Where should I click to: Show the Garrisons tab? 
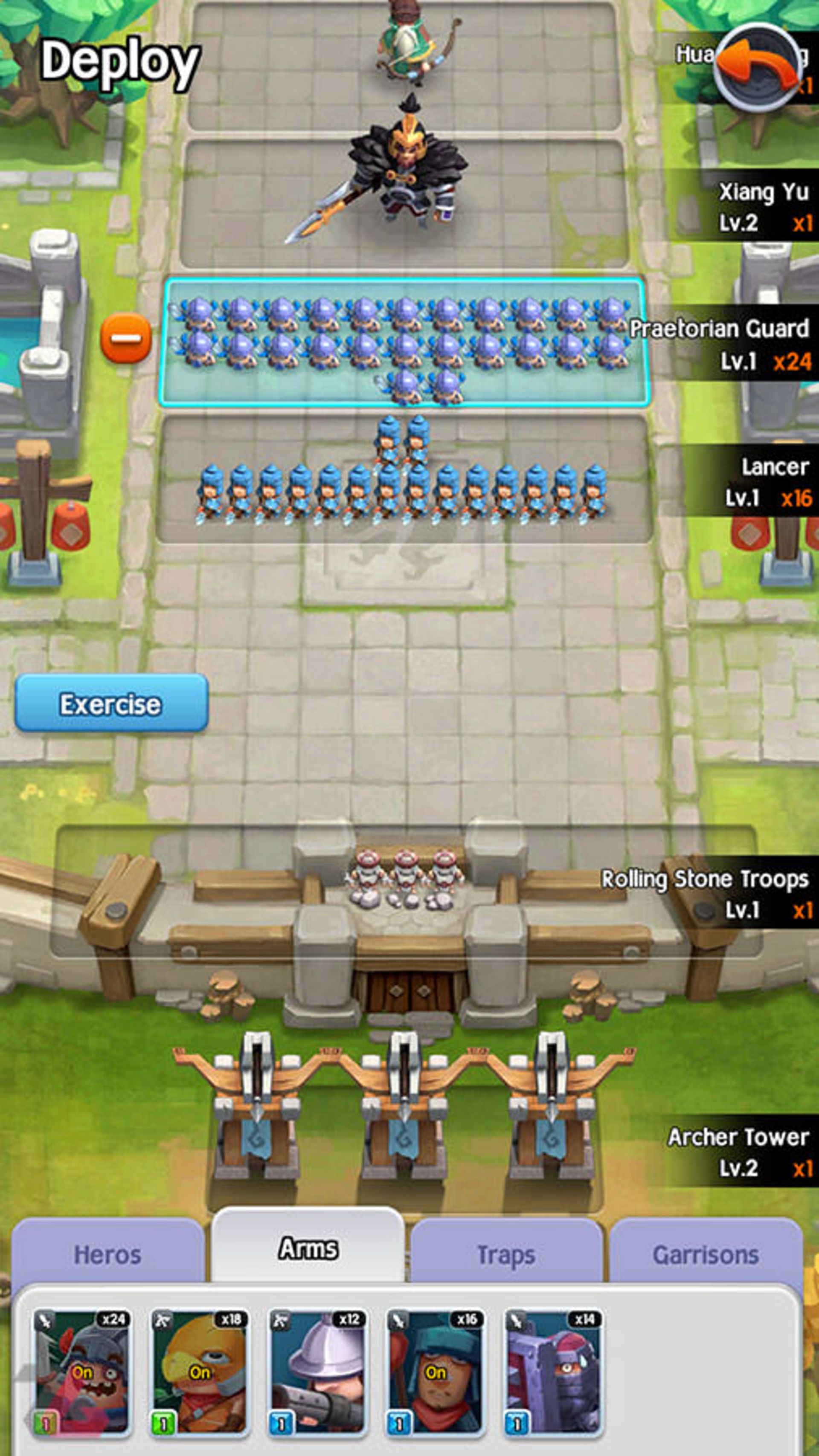pos(705,1255)
